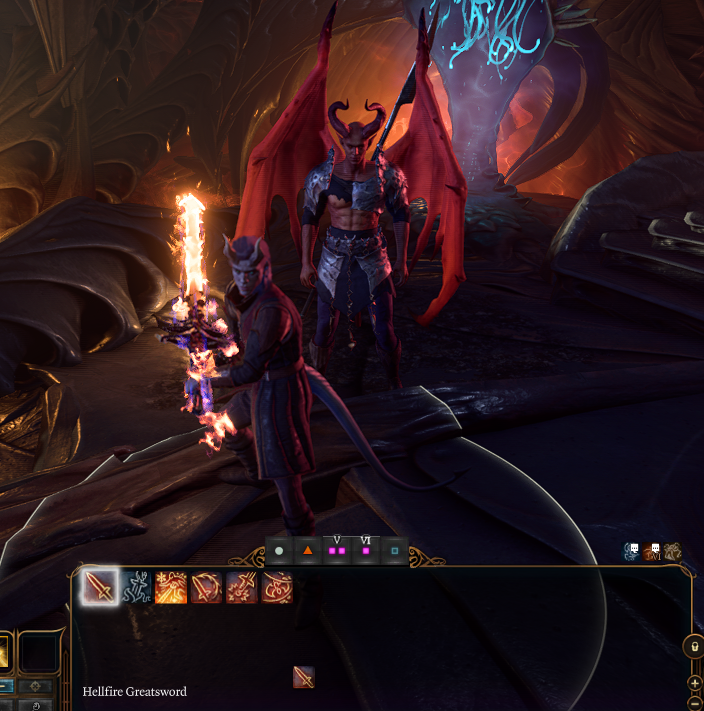This screenshot has width=704, height=711.
Task: Activate the sword with sparks ability
Action: 241,587
